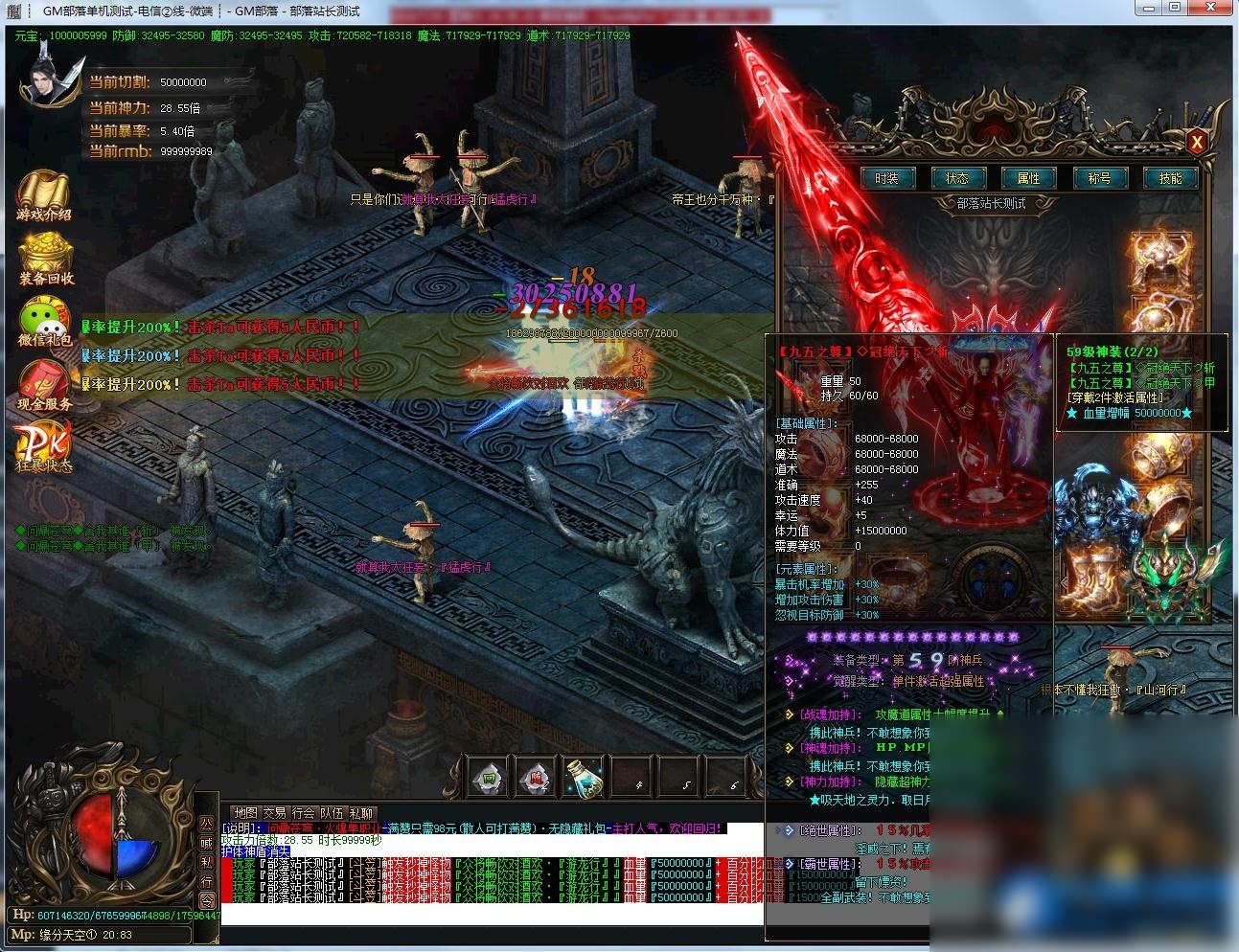The image size is (1239, 952).
Task: Use the red 随 scroll hotbar slot
Action: (x=536, y=778)
